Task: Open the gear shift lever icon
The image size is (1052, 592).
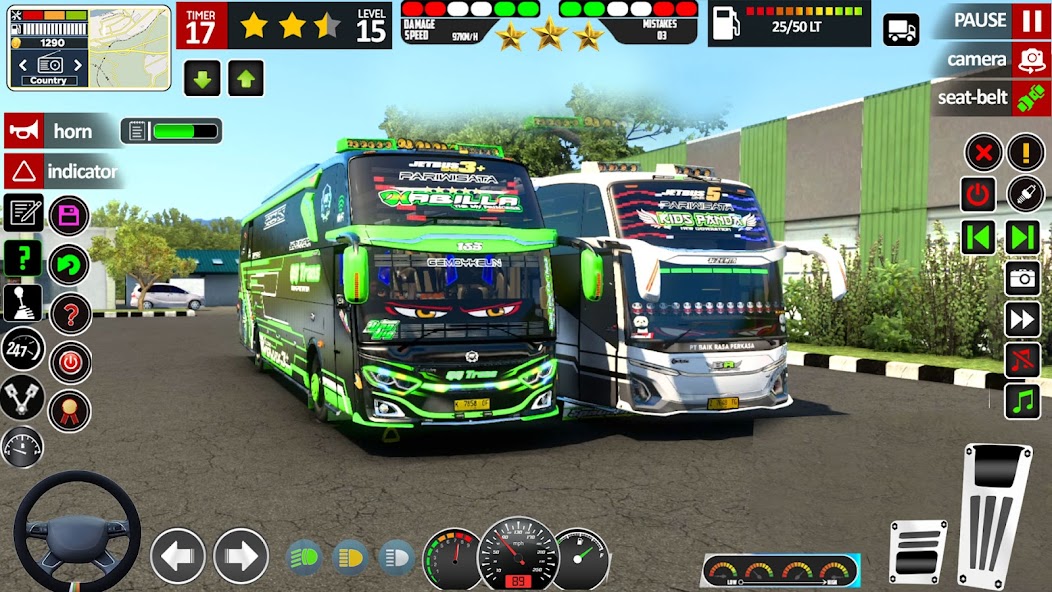Action: (x=22, y=302)
